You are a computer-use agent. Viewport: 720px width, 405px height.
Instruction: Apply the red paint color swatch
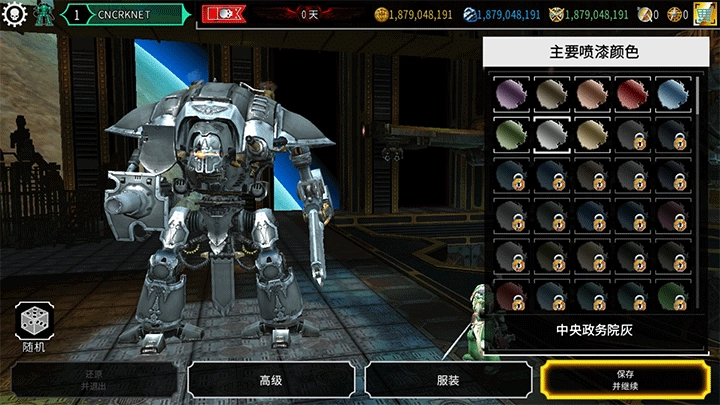(631, 92)
